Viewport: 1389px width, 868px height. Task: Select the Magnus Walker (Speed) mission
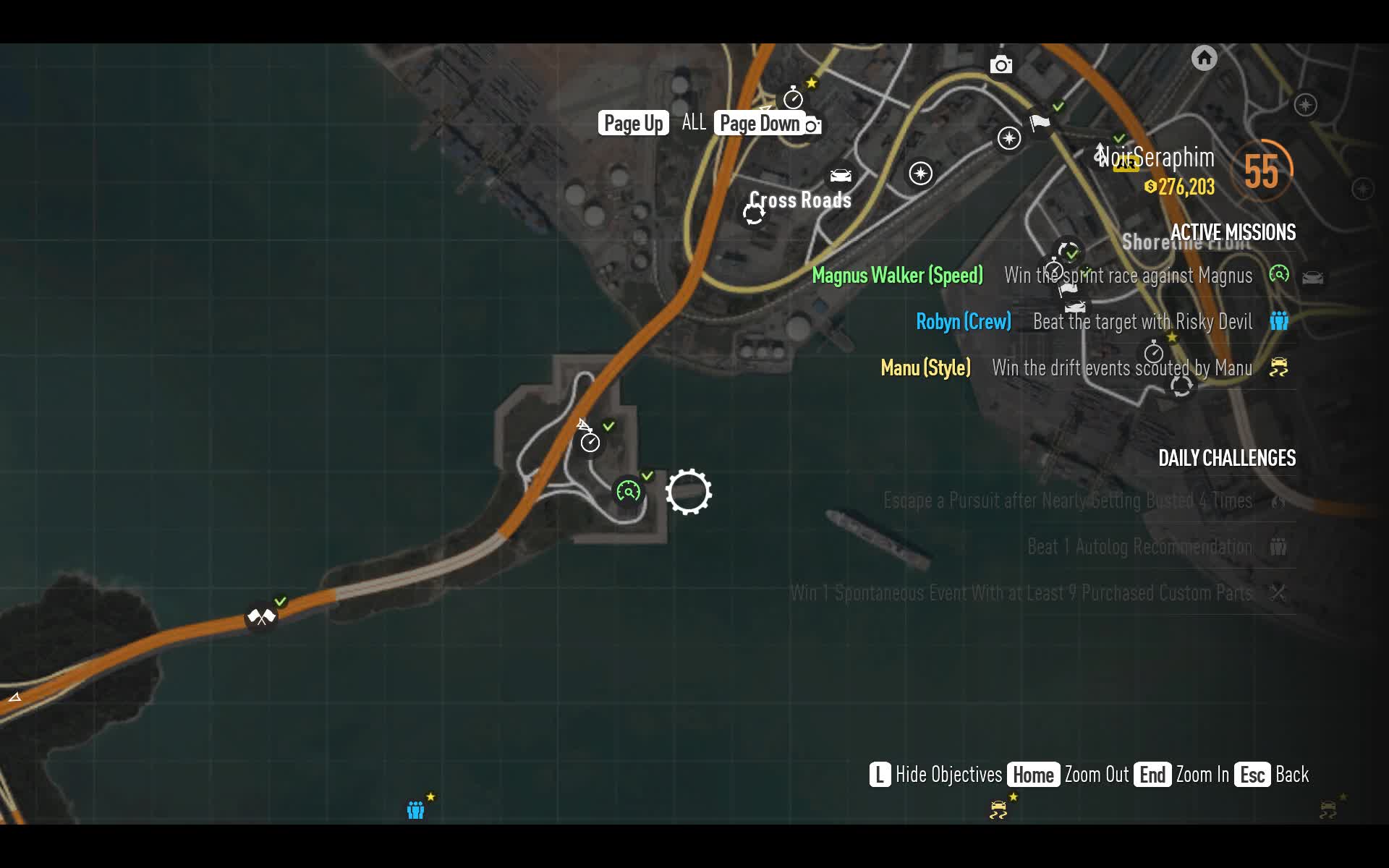(897, 276)
